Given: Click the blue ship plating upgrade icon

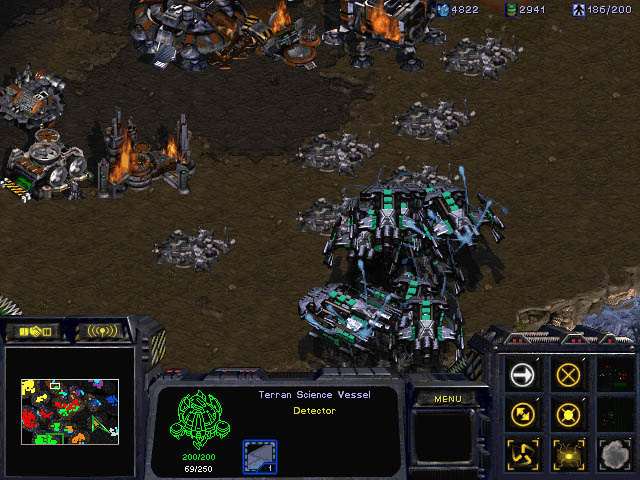Looking at the screenshot, I should [260, 457].
